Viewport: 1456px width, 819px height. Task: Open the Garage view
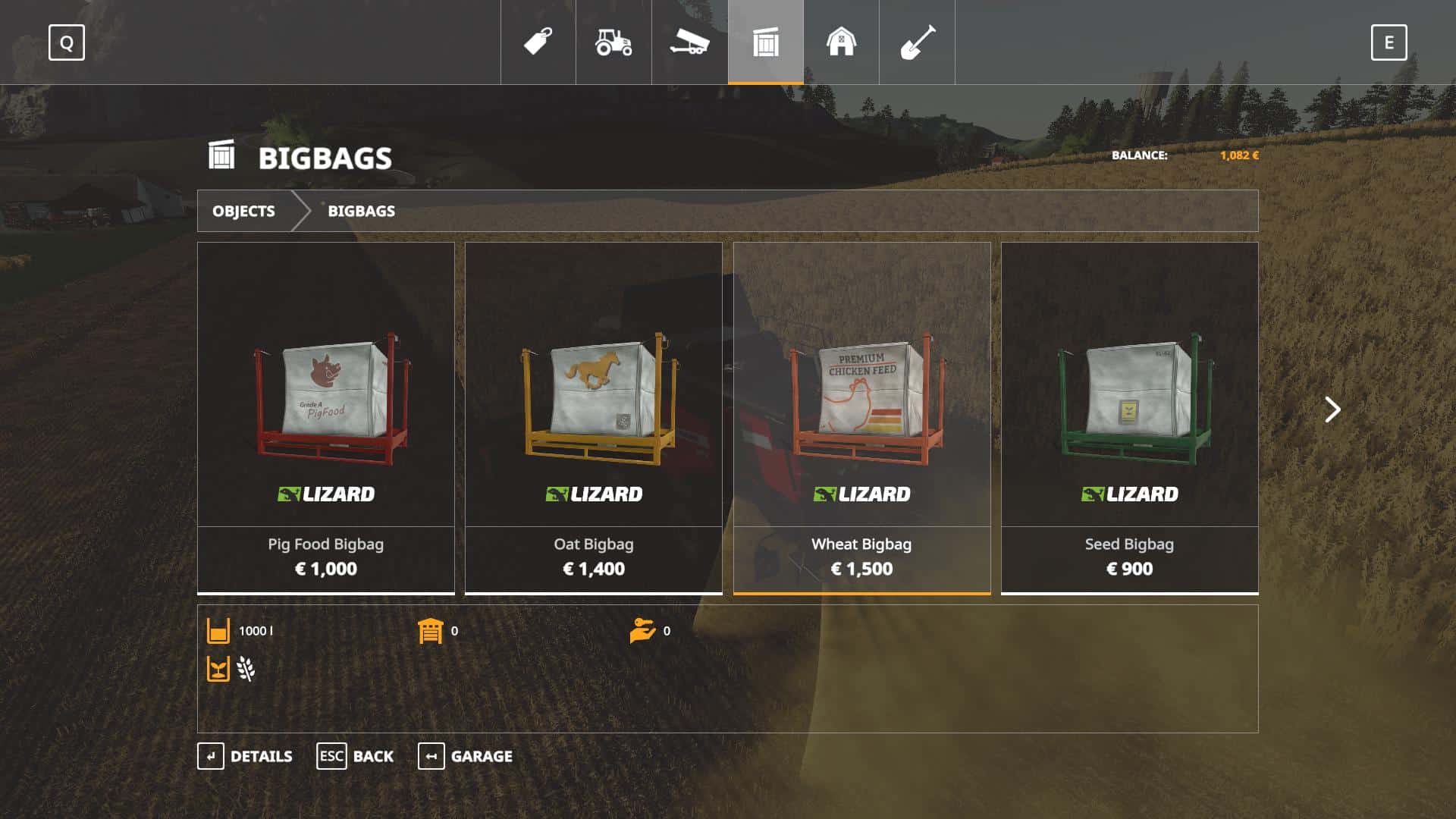(x=465, y=756)
